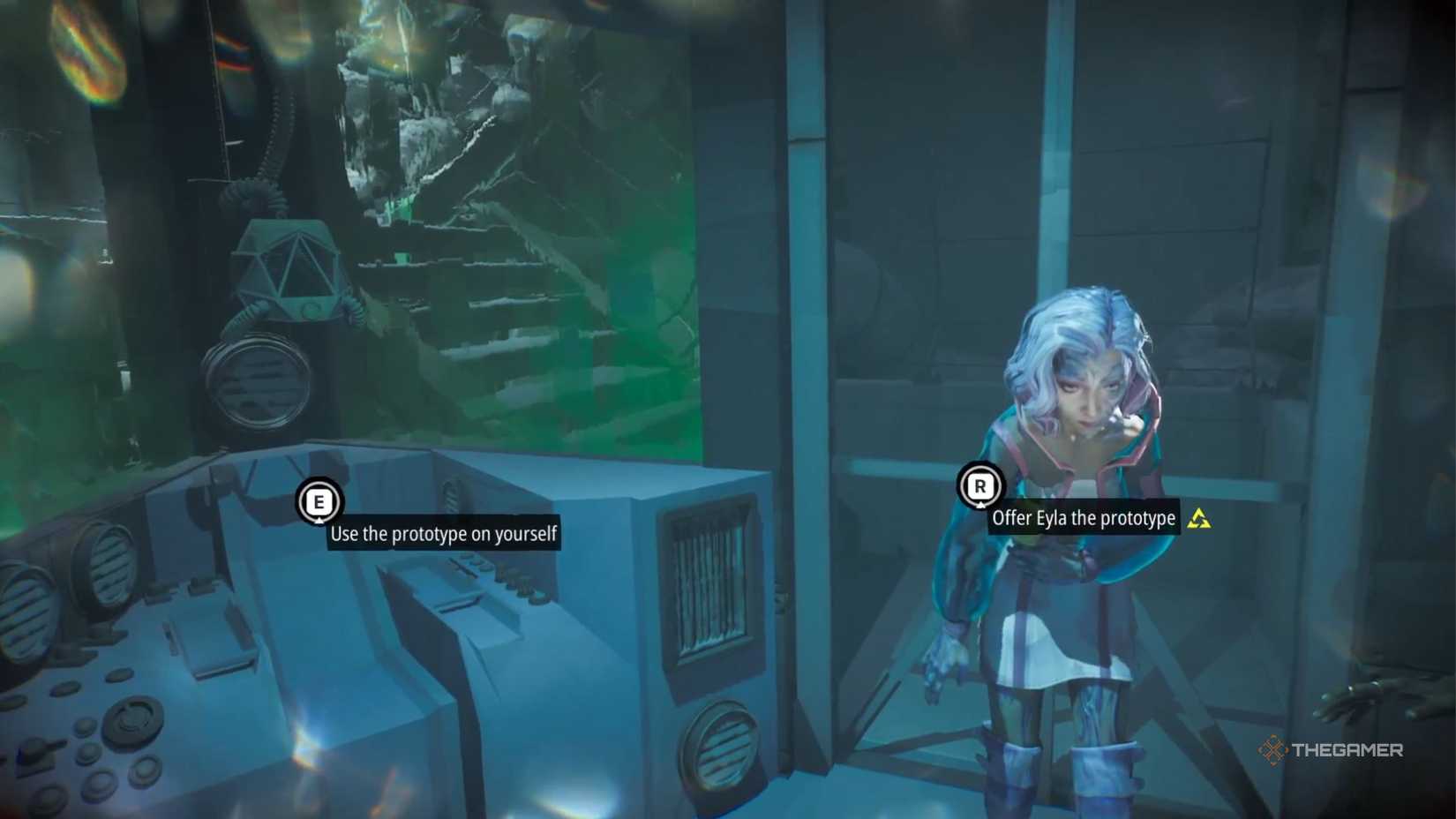Select the yellow triangle quest marker icon
The image size is (1456, 819).
tap(1198, 520)
